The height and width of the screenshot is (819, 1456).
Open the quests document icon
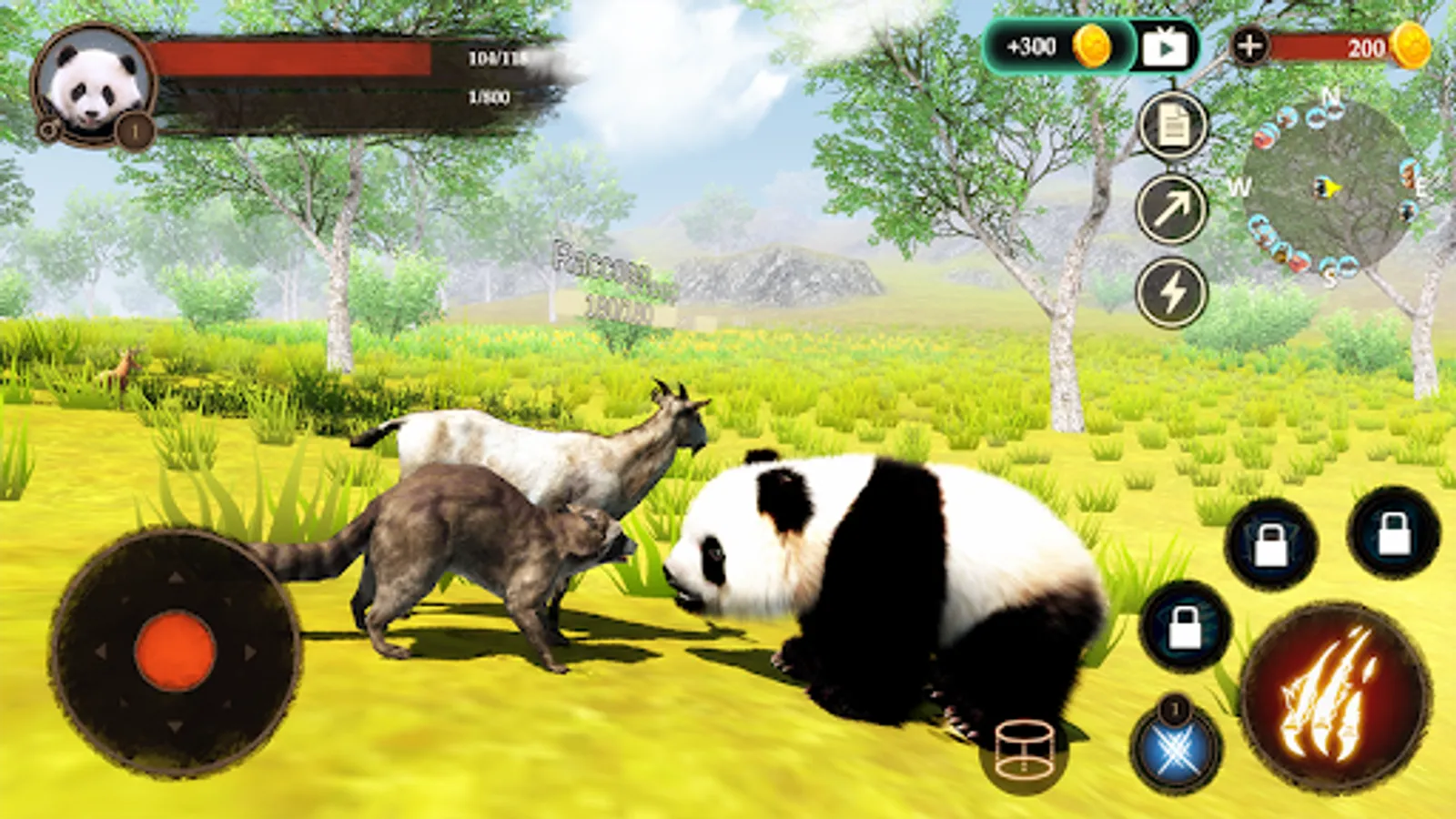tap(1170, 127)
